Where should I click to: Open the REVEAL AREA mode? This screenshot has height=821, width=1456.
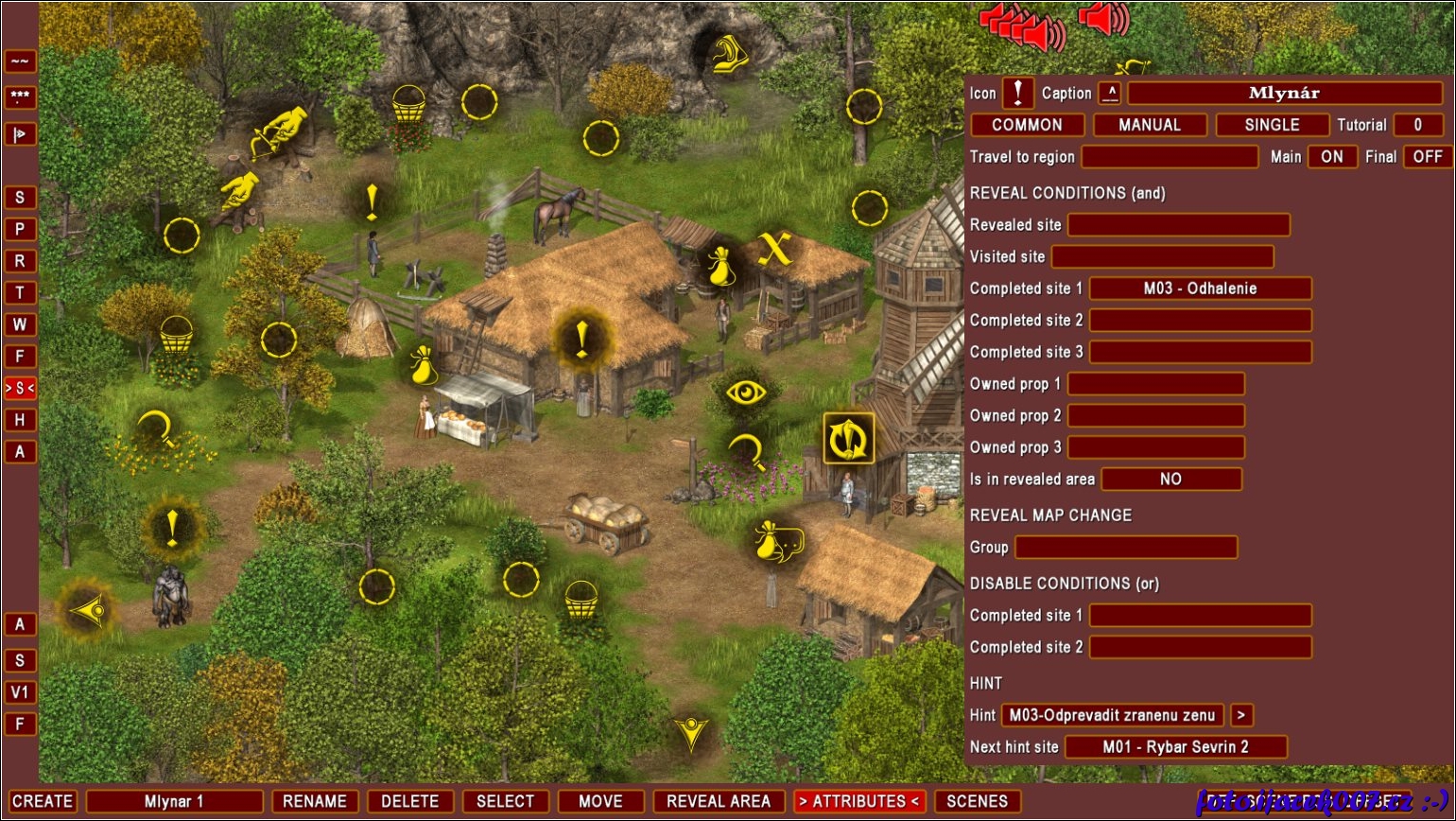click(x=719, y=801)
